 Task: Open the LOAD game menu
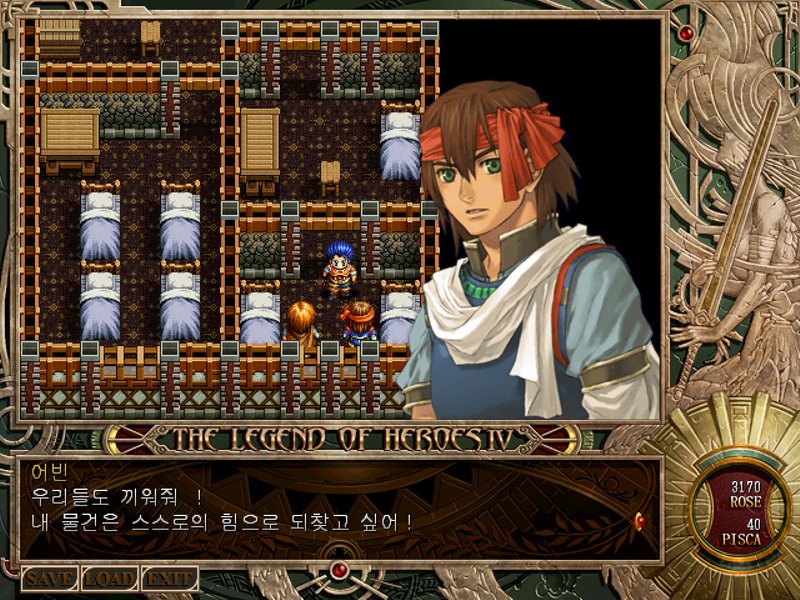pos(109,579)
